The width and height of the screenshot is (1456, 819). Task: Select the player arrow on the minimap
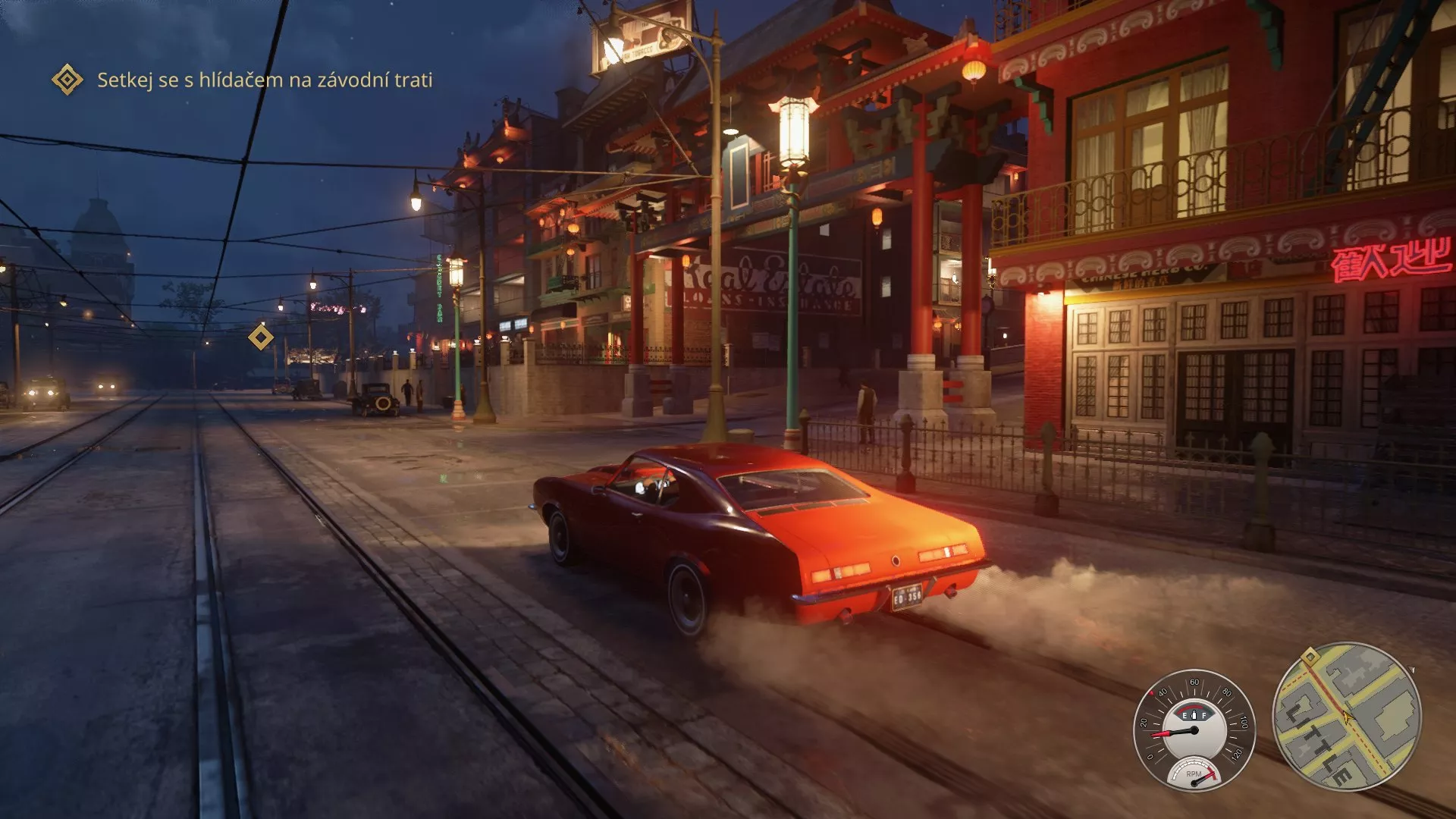tap(1348, 717)
